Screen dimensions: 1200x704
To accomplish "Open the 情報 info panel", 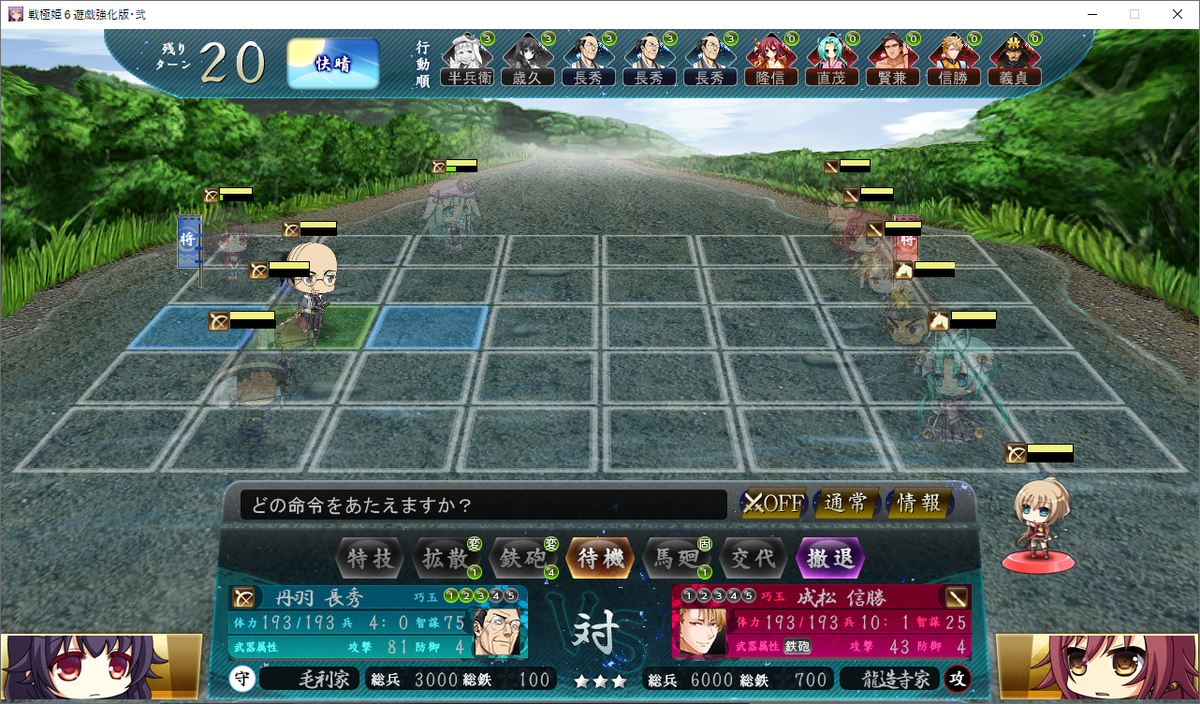I will tap(919, 503).
